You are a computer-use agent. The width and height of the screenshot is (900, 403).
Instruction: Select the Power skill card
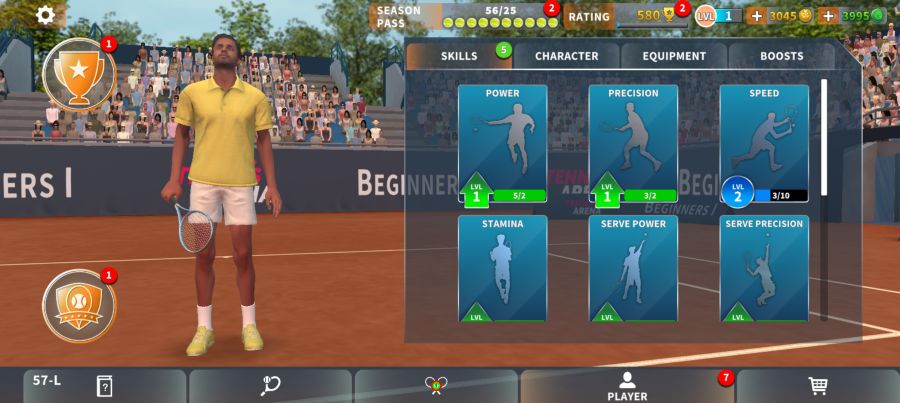(x=502, y=144)
